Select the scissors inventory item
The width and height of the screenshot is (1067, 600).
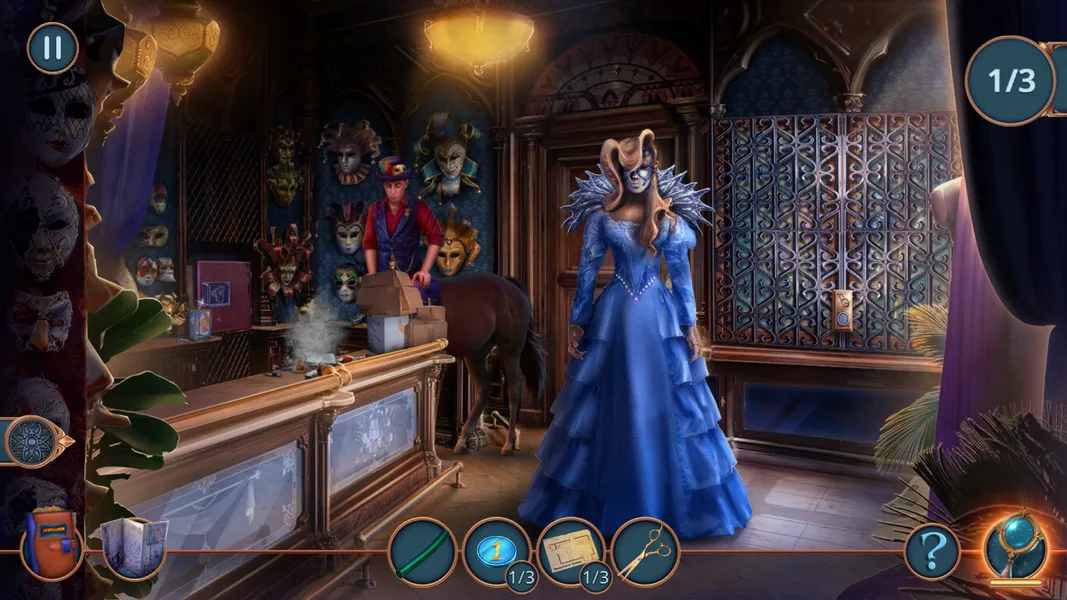coord(645,551)
